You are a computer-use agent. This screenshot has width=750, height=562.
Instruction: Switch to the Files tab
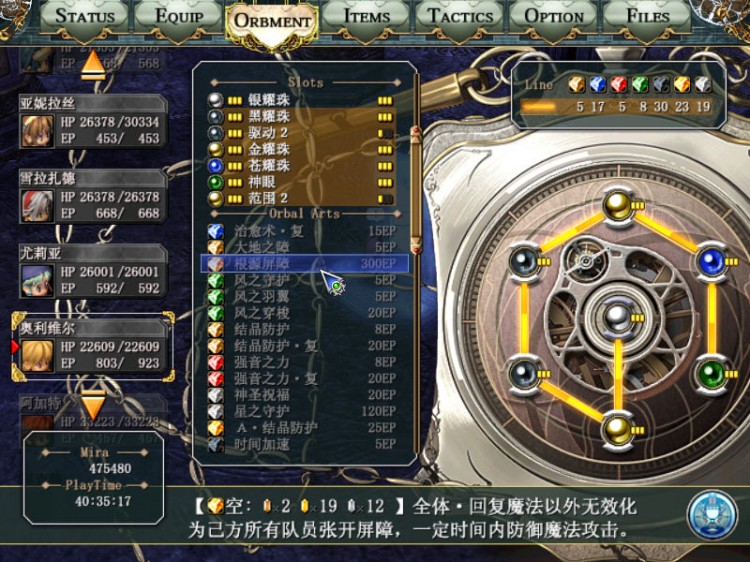[x=648, y=16]
